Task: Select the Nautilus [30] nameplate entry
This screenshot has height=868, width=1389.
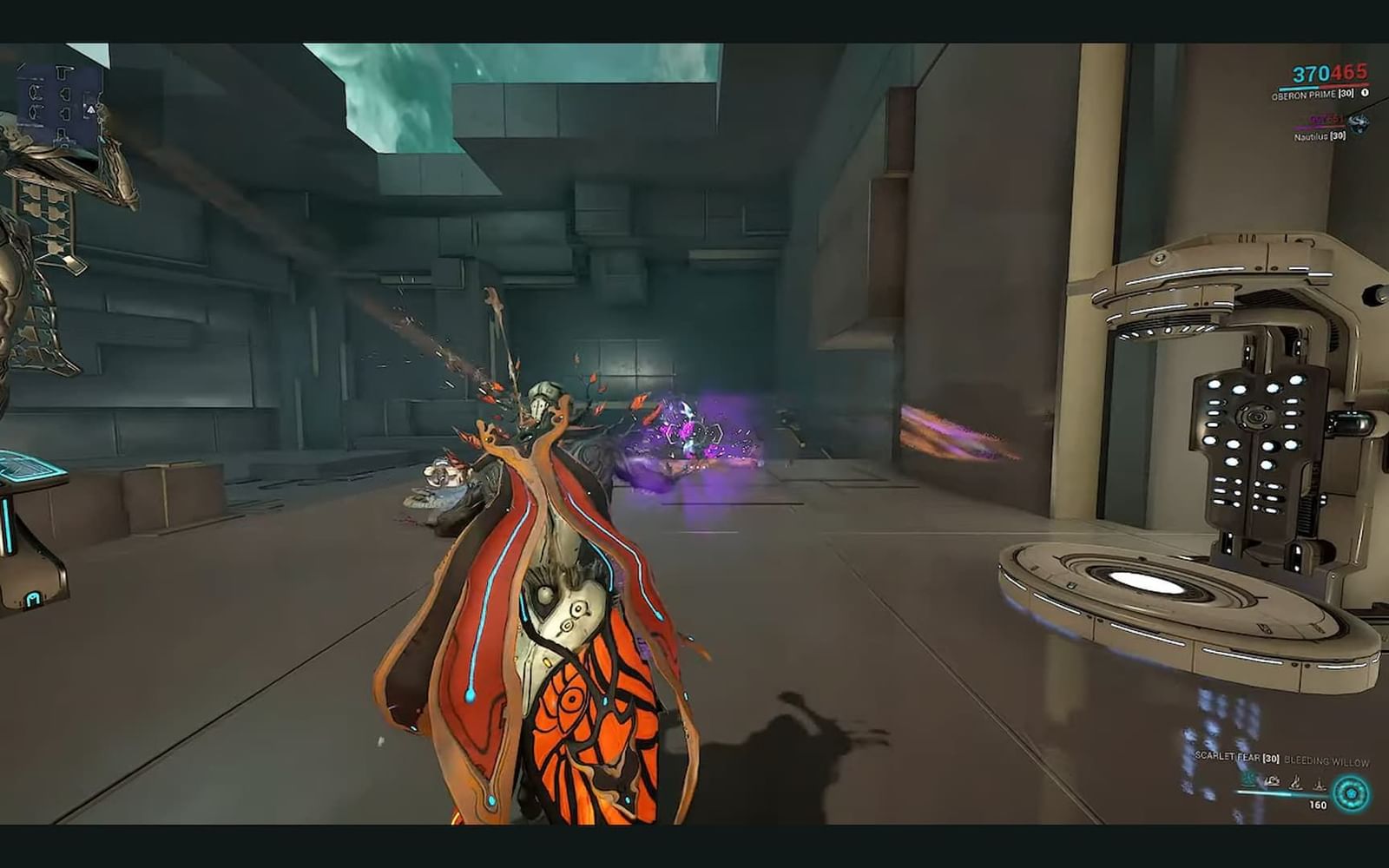Action: click(1320, 135)
